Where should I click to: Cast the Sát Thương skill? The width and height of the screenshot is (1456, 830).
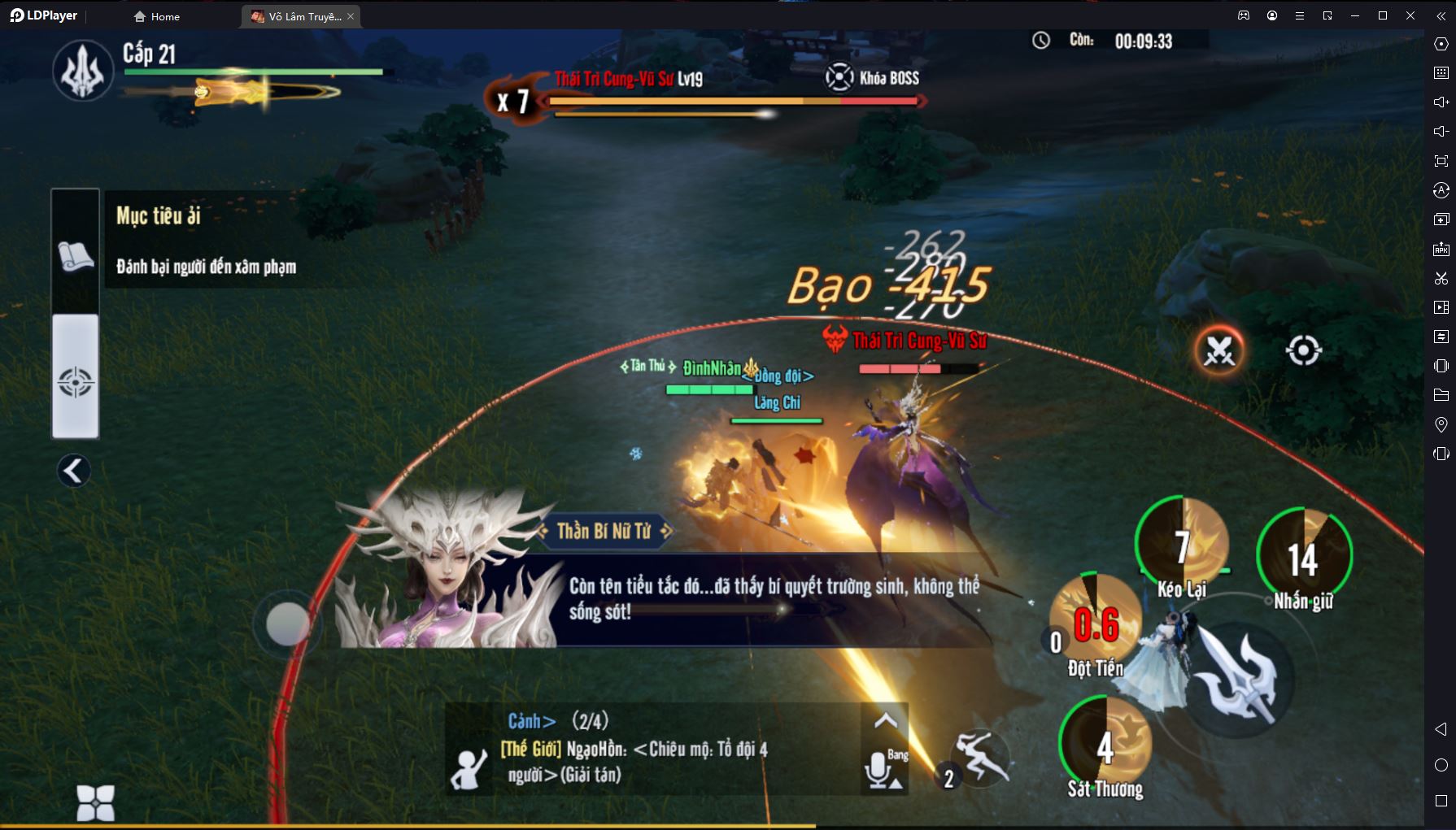[1105, 745]
